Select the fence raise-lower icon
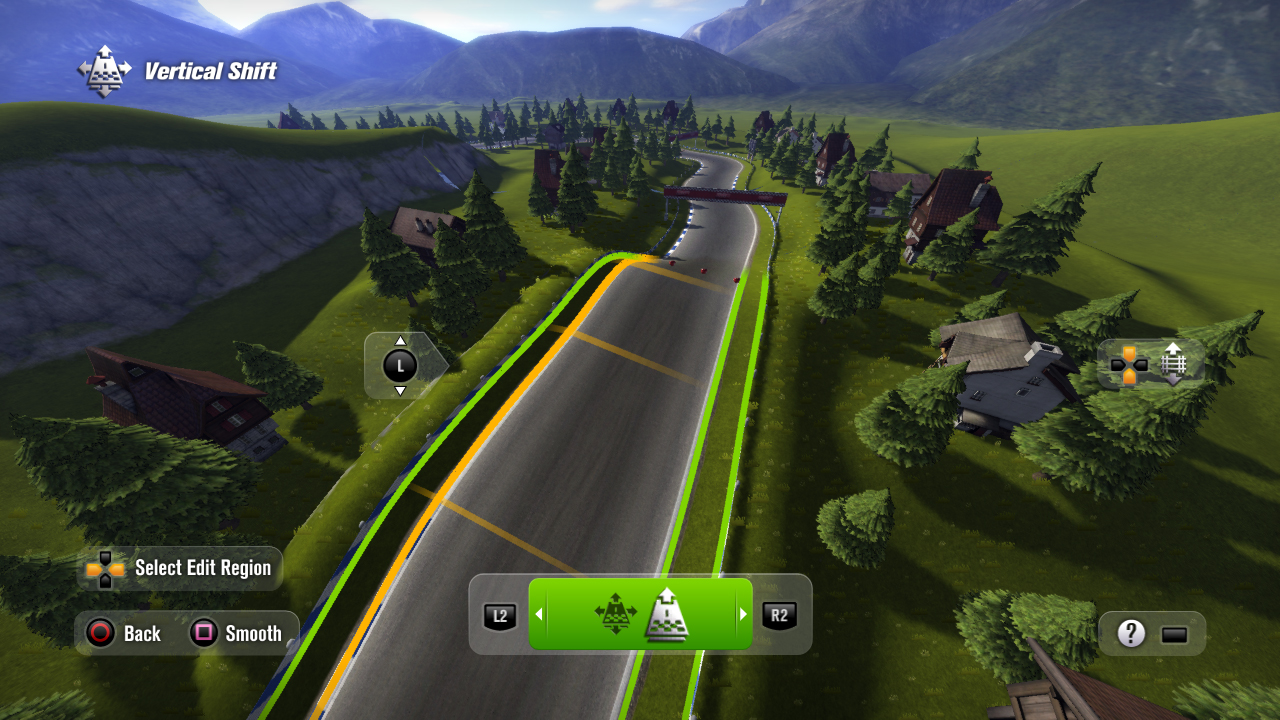This screenshot has height=720, width=1280. pos(1172,364)
